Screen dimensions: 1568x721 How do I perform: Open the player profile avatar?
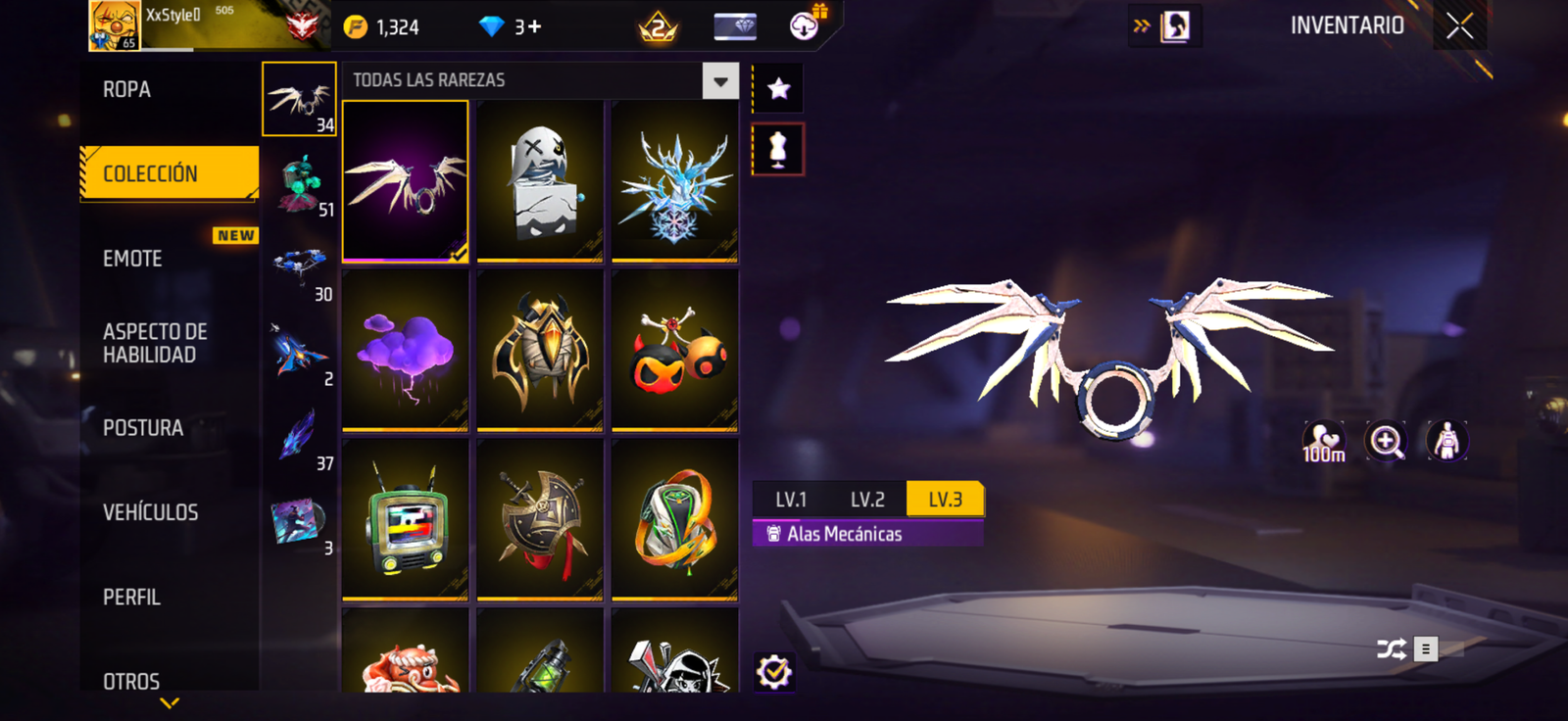click(x=115, y=25)
